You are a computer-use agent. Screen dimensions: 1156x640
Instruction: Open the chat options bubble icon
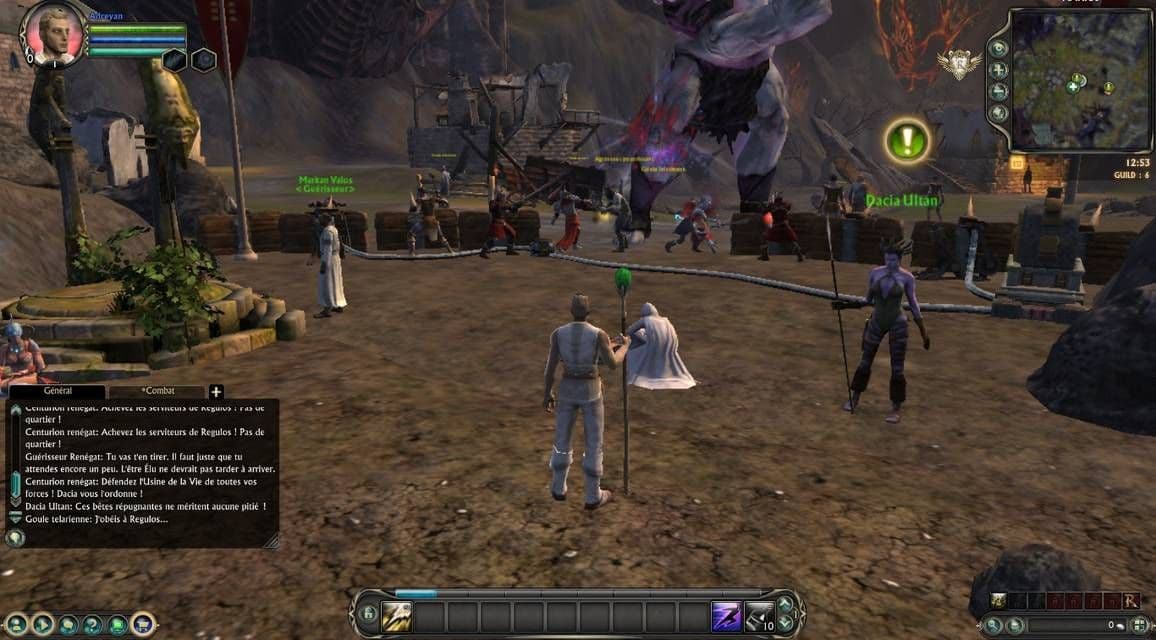[15, 538]
